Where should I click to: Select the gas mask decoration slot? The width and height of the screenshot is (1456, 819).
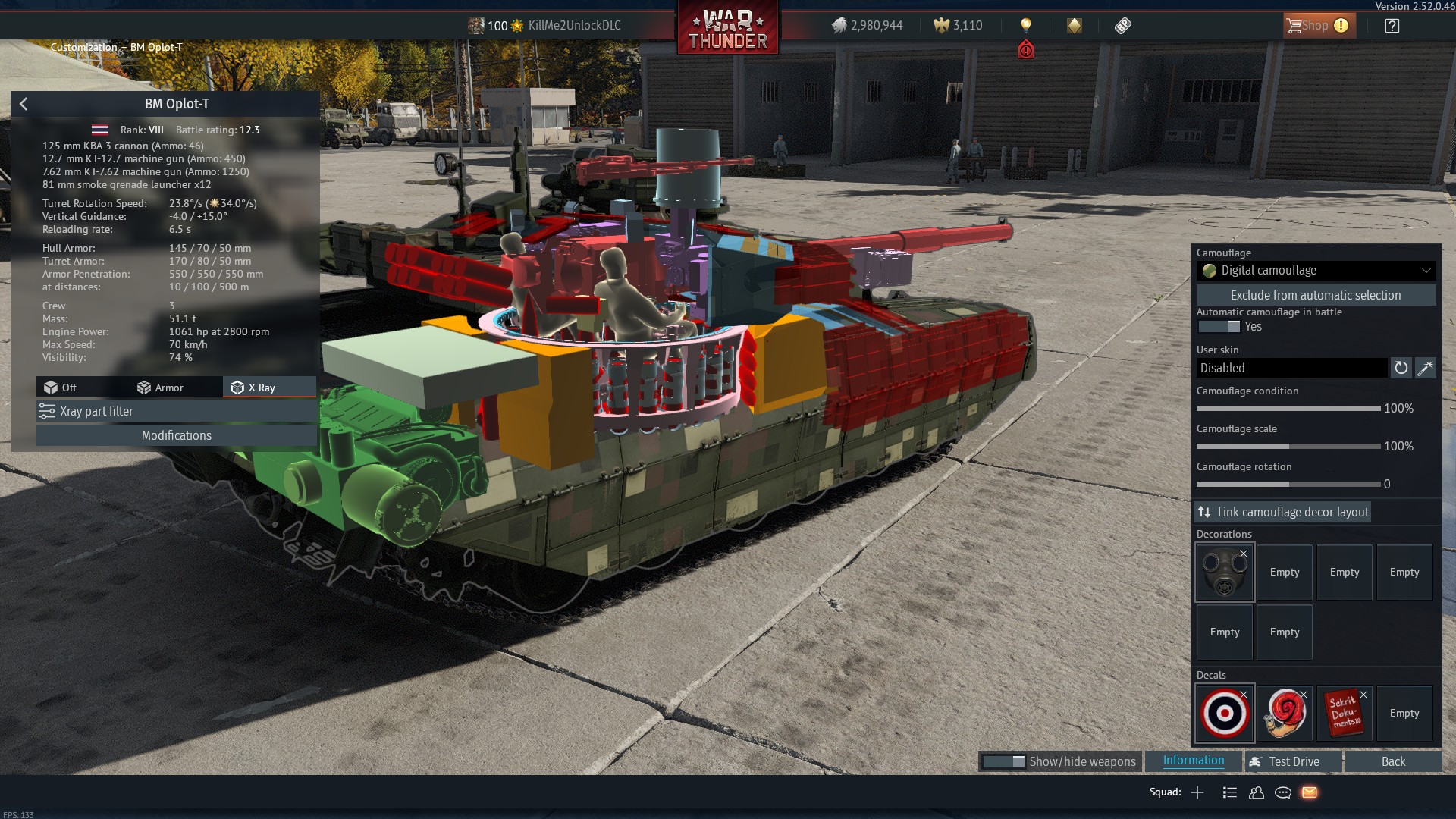1225,573
